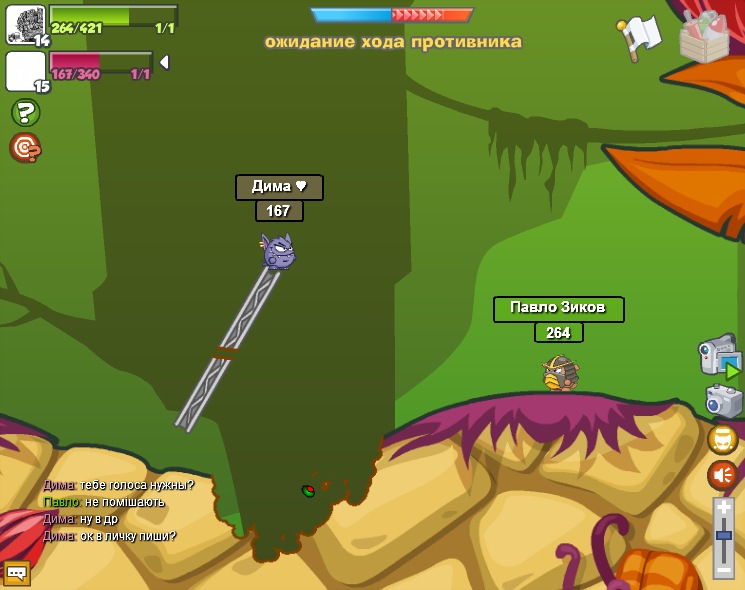Select the level 14 player avatar
The height and width of the screenshot is (590, 745).
click(x=25, y=24)
